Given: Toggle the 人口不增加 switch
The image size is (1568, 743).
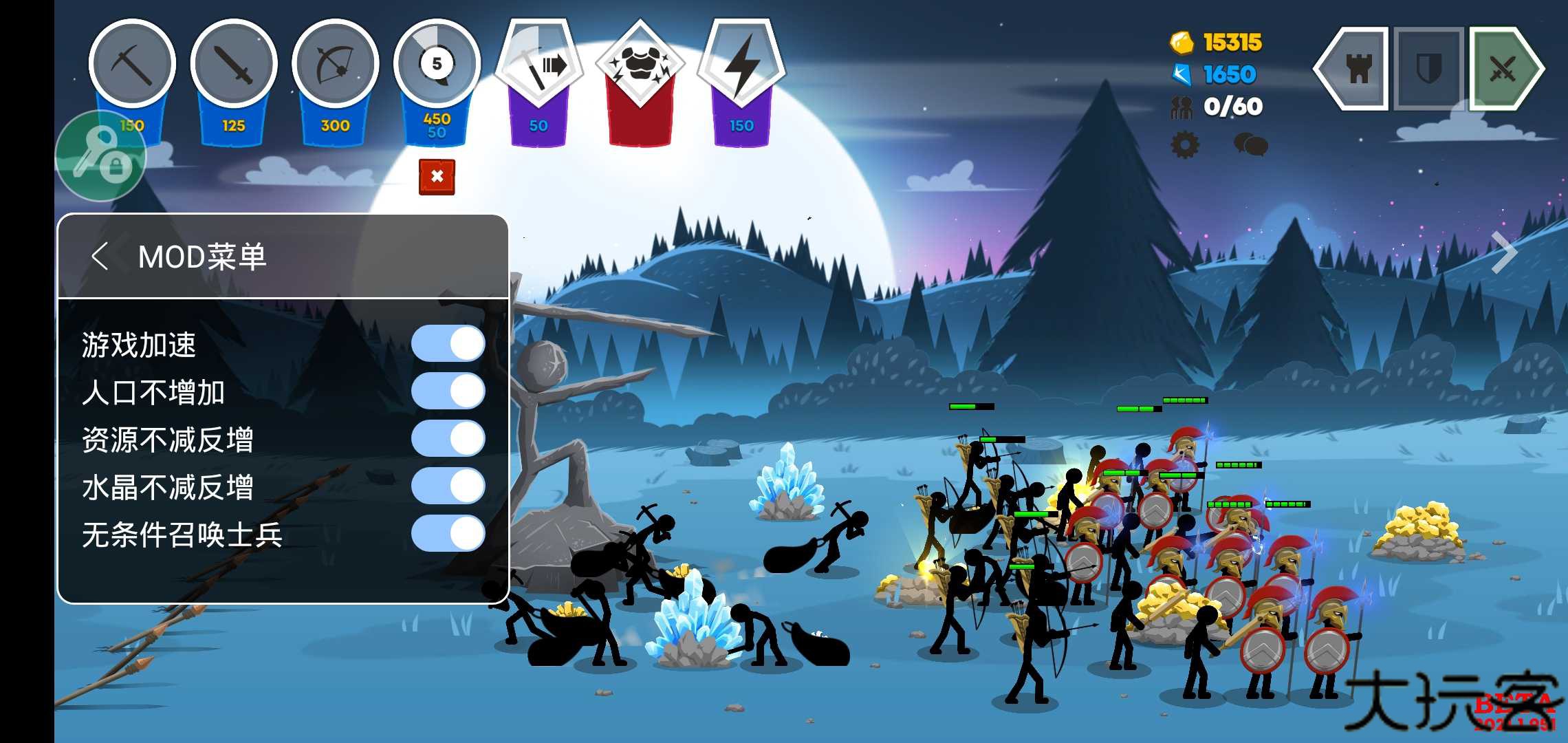Looking at the screenshot, I should pos(448,391).
